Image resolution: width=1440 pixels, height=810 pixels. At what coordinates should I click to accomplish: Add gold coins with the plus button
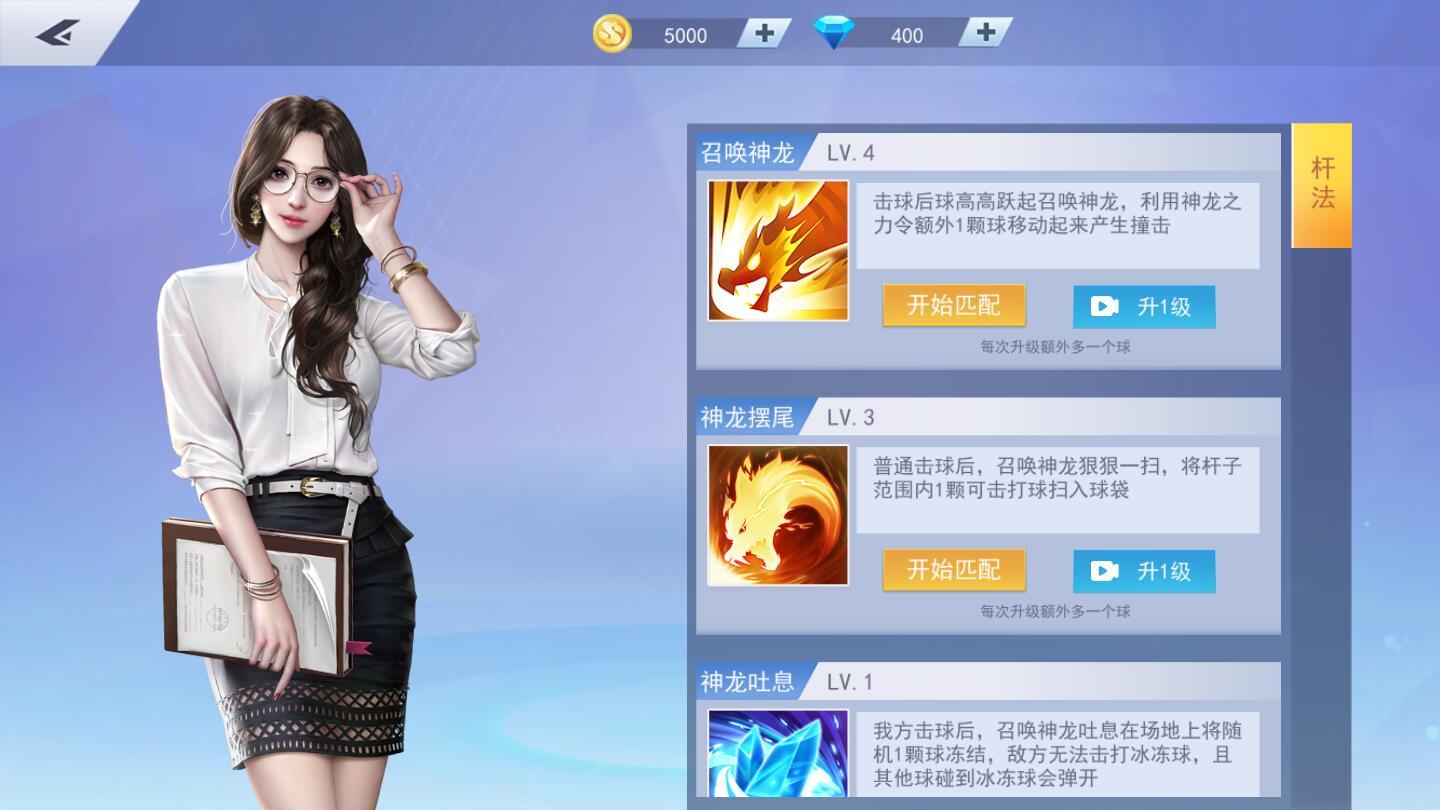pyautogui.click(x=762, y=33)
